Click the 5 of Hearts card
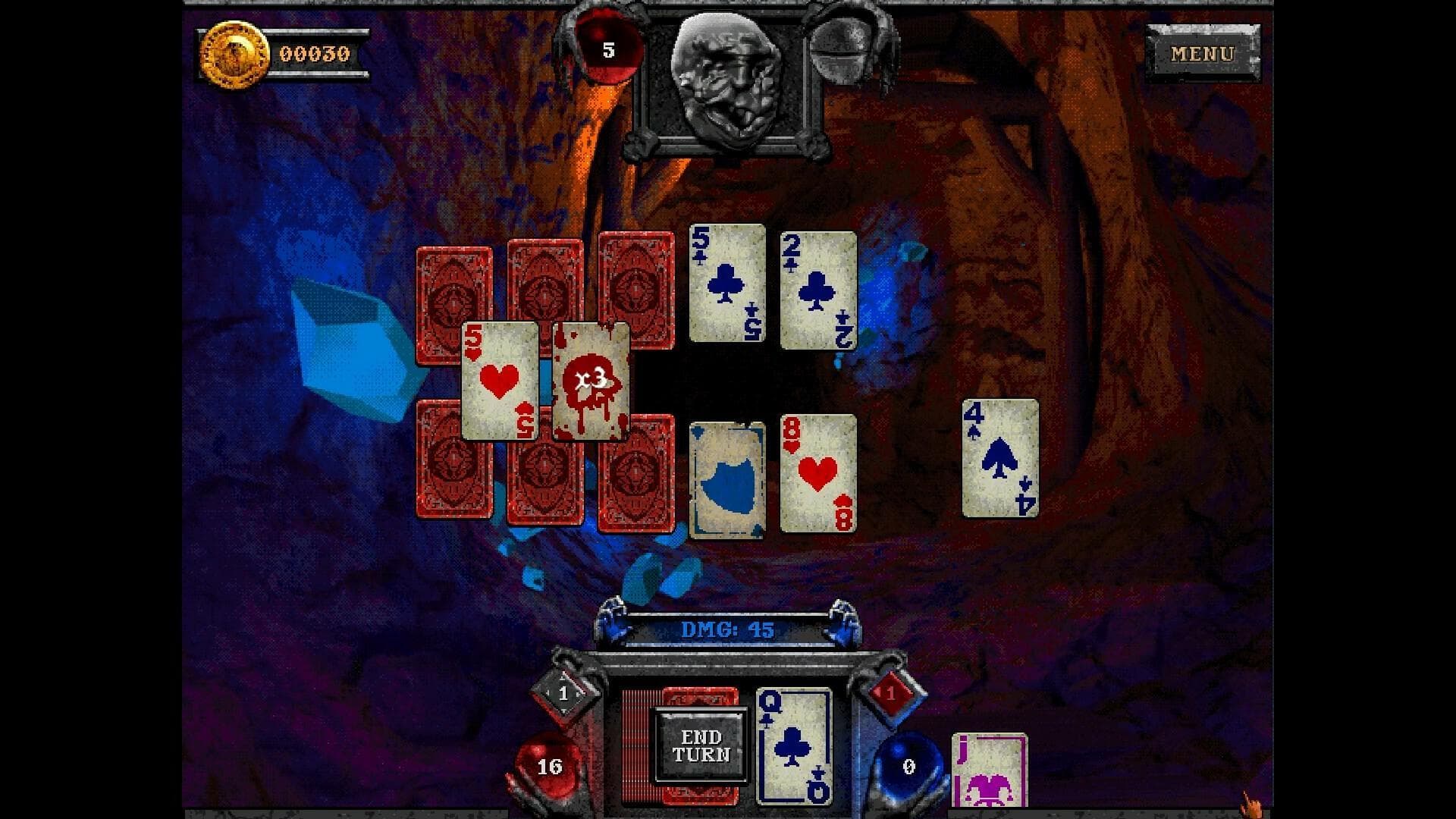 [500, 383]
